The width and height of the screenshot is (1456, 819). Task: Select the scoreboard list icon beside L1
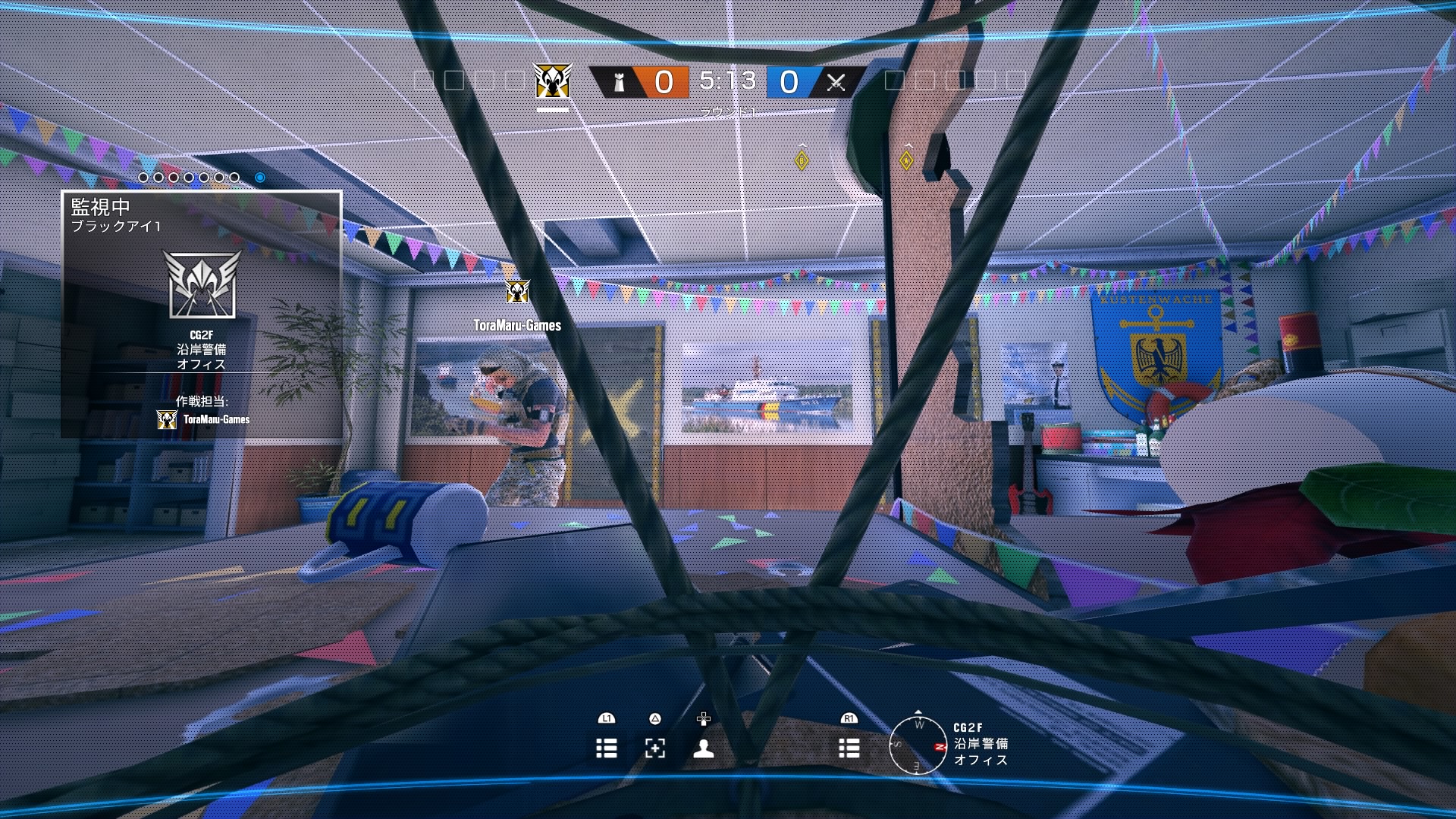point(607,748)
